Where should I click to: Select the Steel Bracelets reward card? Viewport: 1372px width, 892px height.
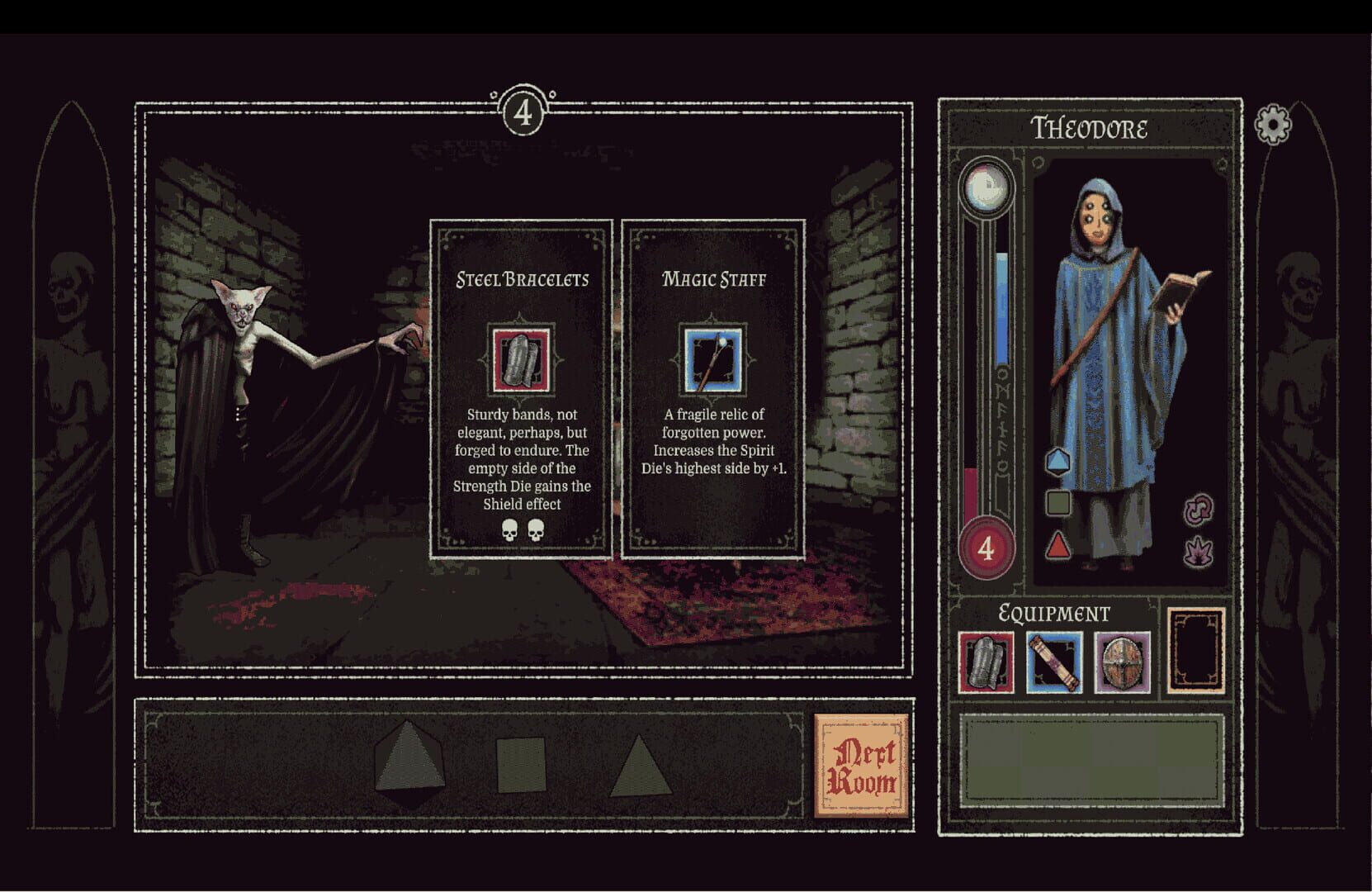(520, 388)
